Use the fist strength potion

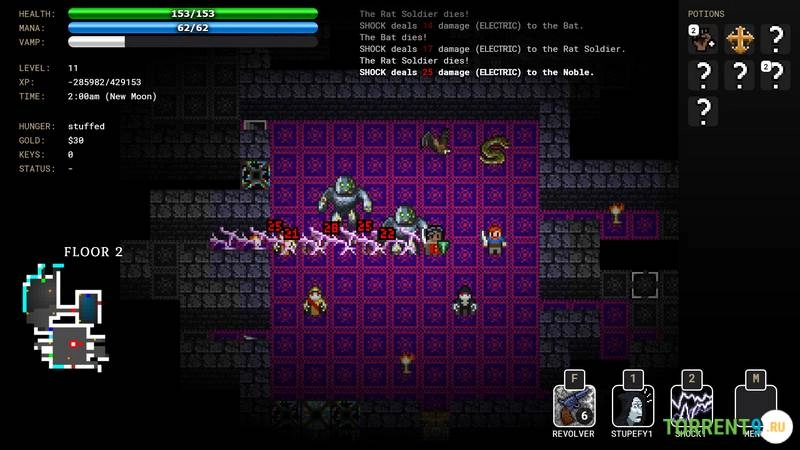point(704,40)
